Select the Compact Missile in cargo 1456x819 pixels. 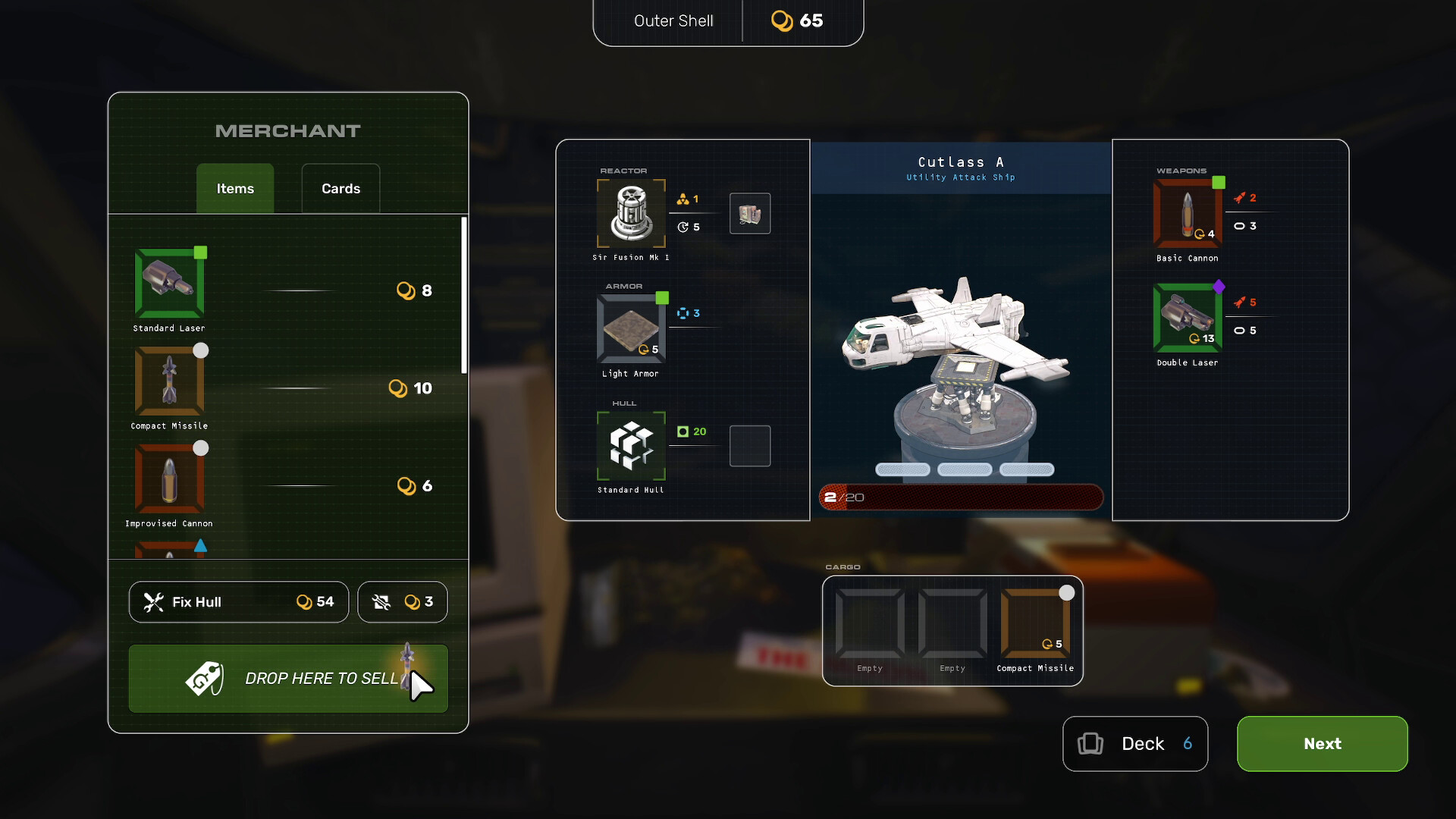point(1036,624)
